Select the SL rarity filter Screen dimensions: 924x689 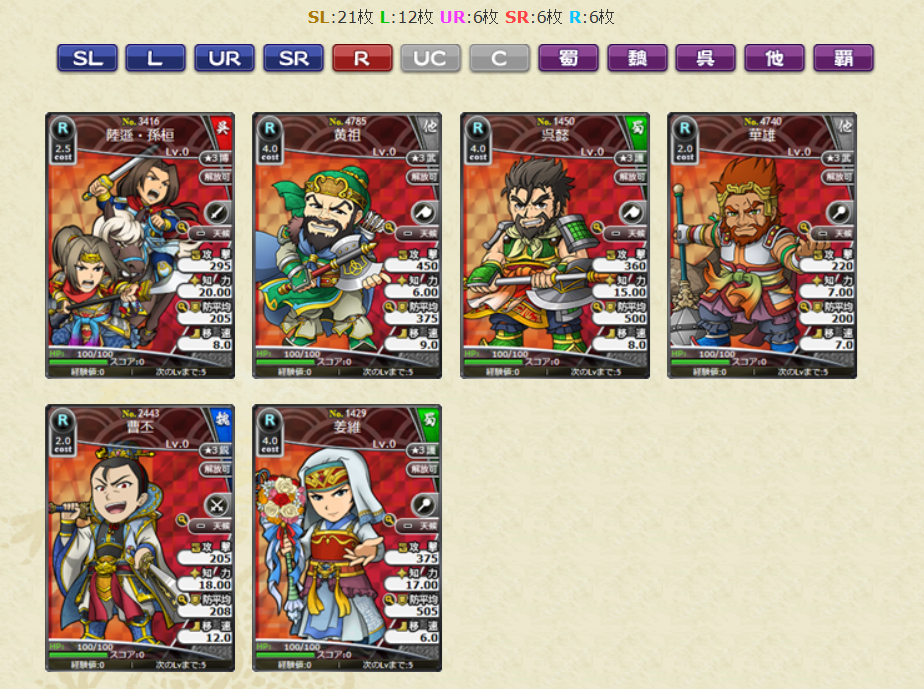pos(87,58)
